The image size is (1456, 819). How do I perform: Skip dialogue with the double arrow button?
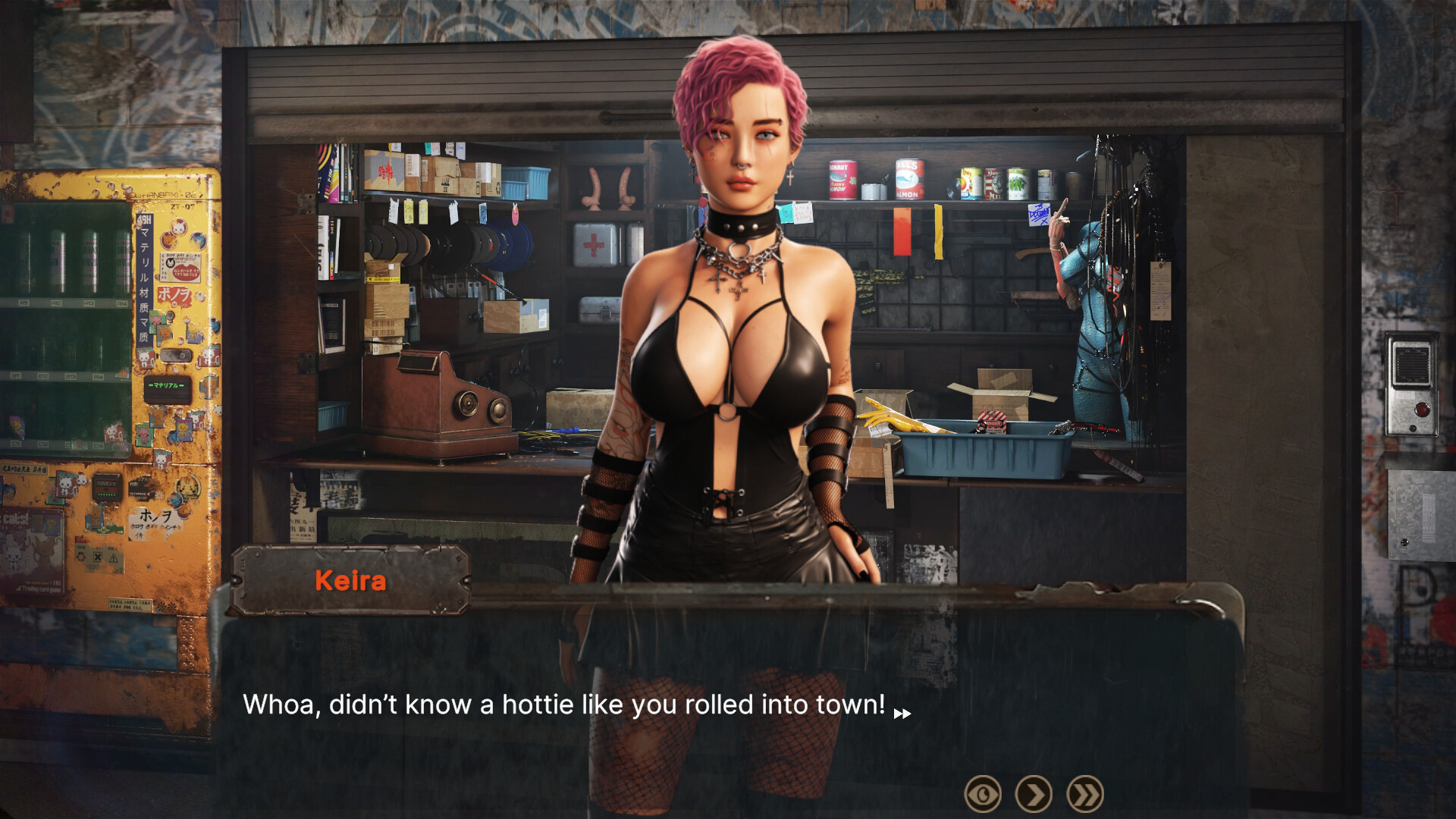click(1085, 794)
